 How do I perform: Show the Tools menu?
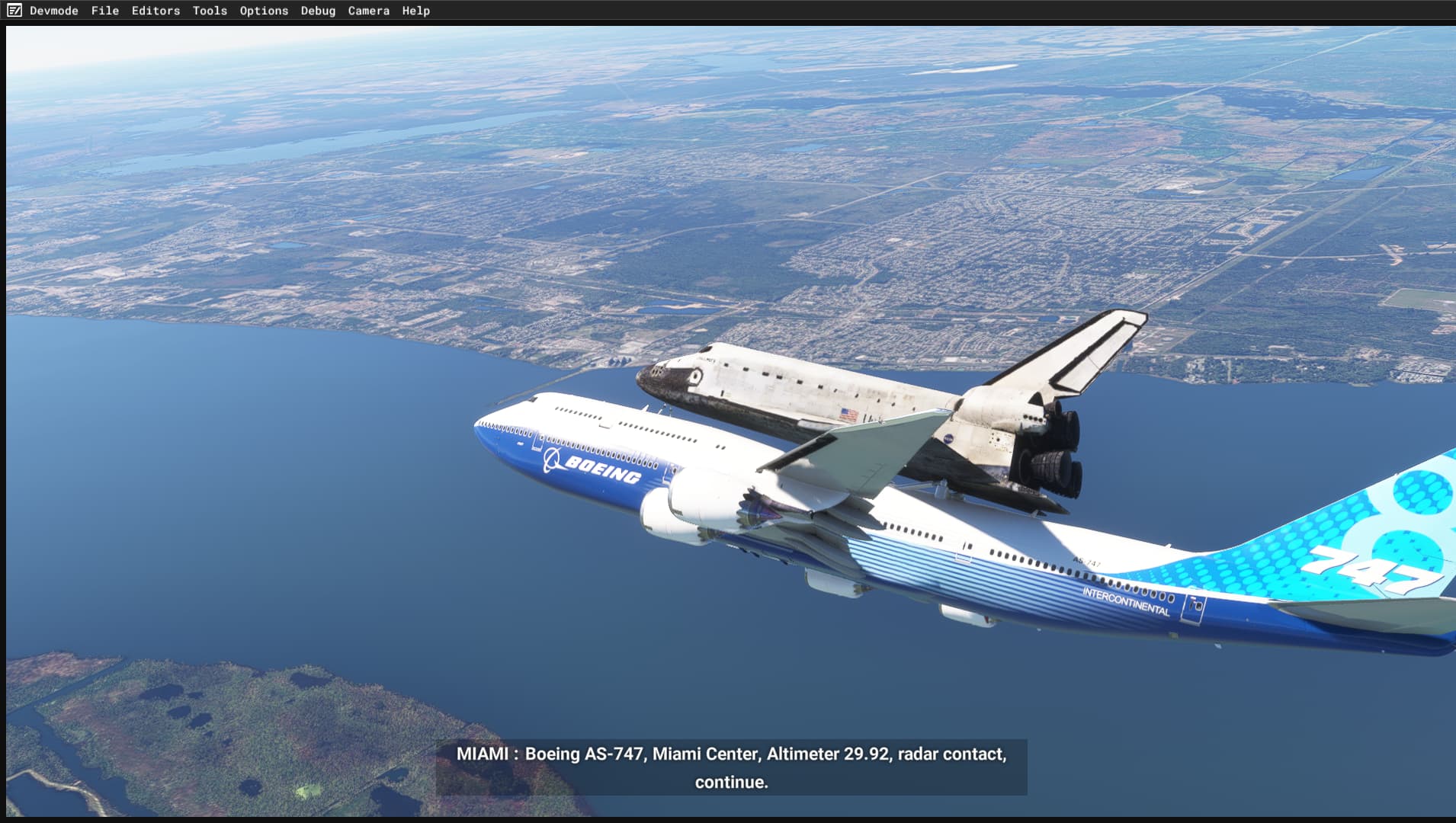coord(210,11)
